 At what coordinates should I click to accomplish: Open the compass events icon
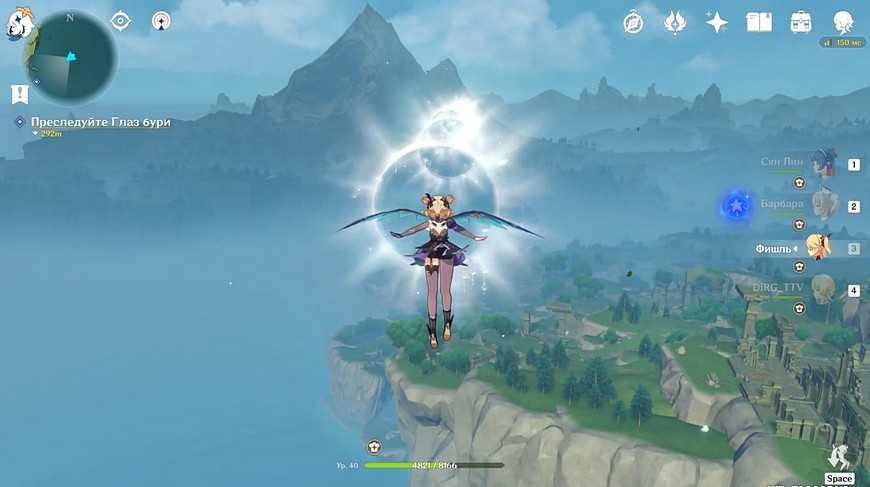point(633,22)
